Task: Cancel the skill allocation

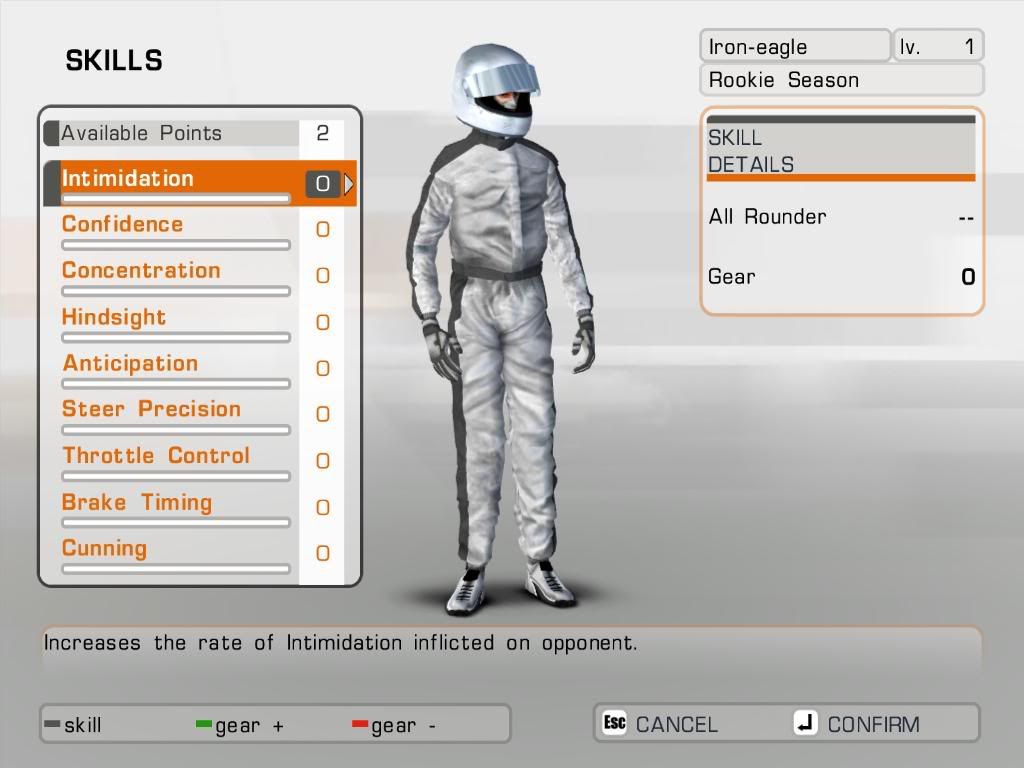Action: point(661,724)
